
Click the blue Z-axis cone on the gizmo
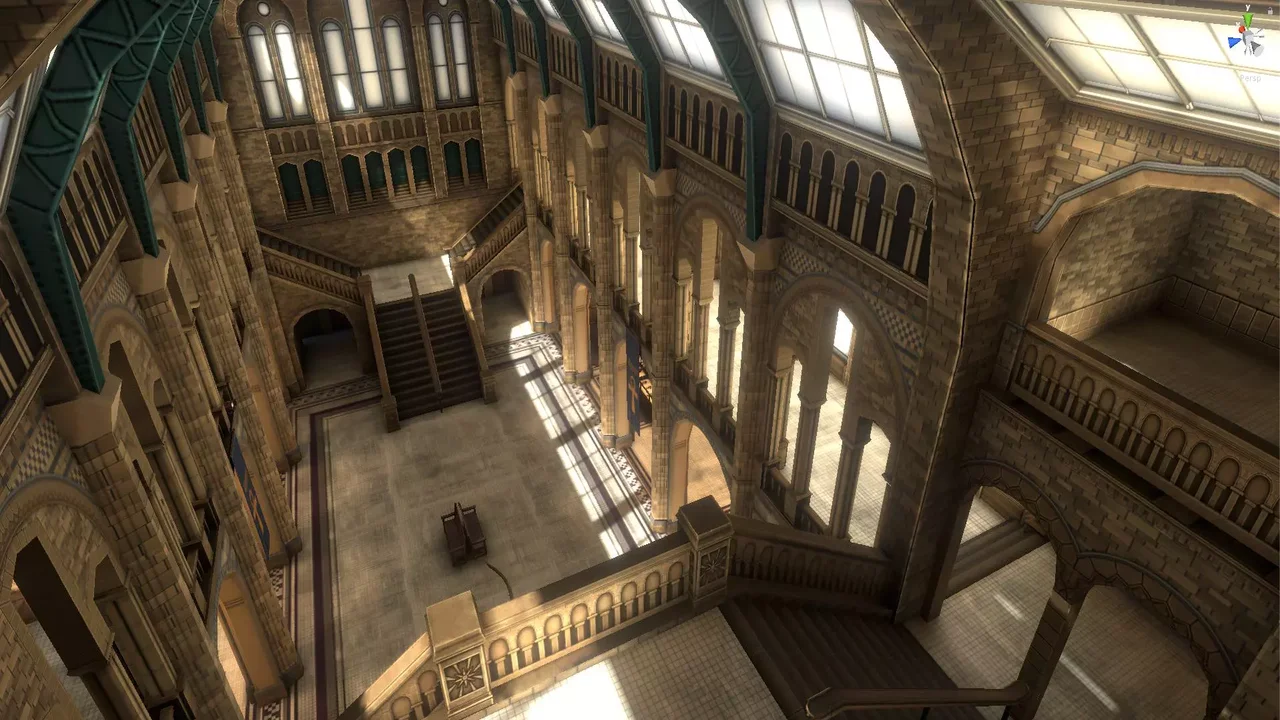click(1233, 41)
